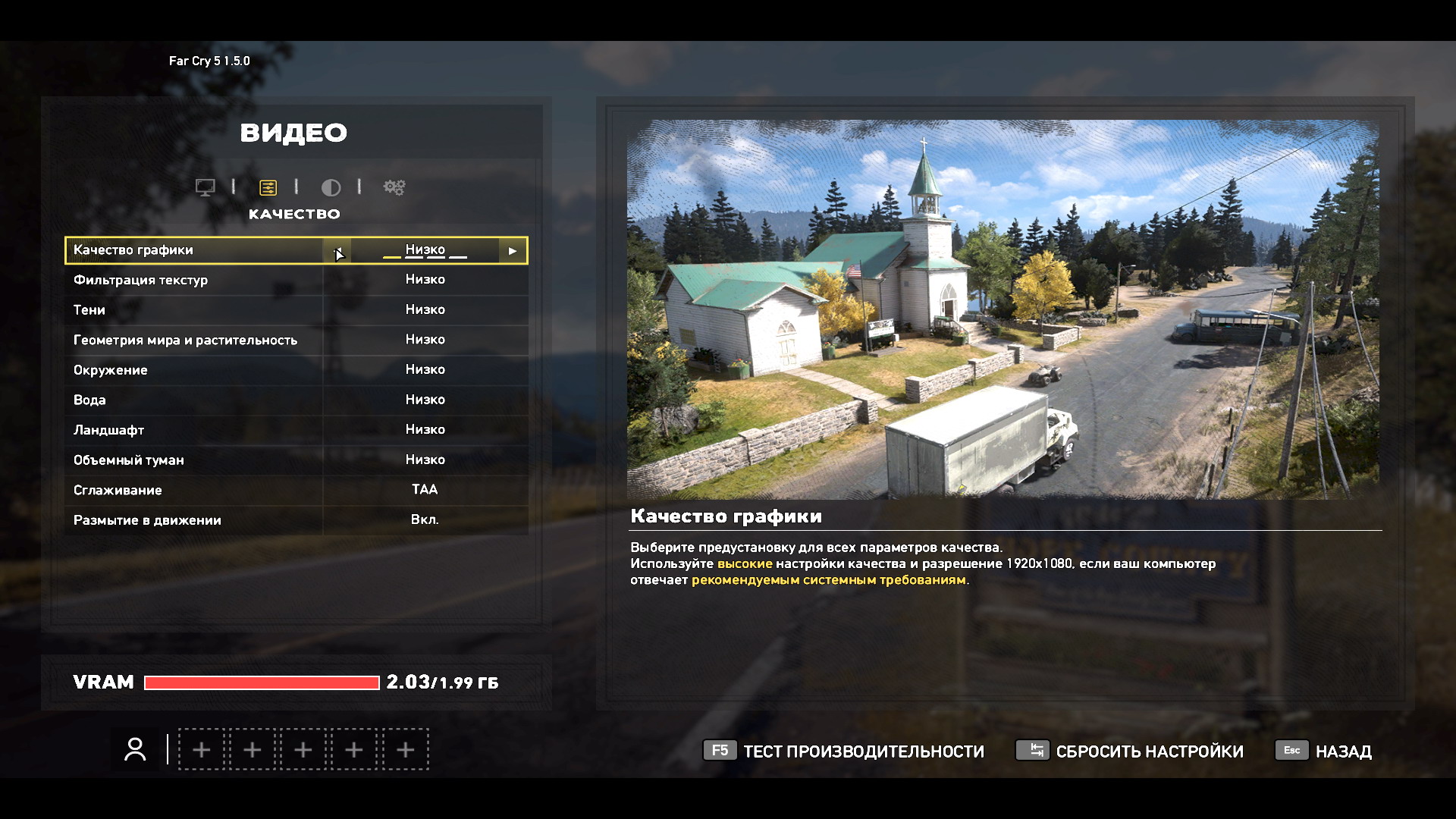Select the Фильтрация текстур row
Viewport: 1456px width, 819px height.
[296, 280]
